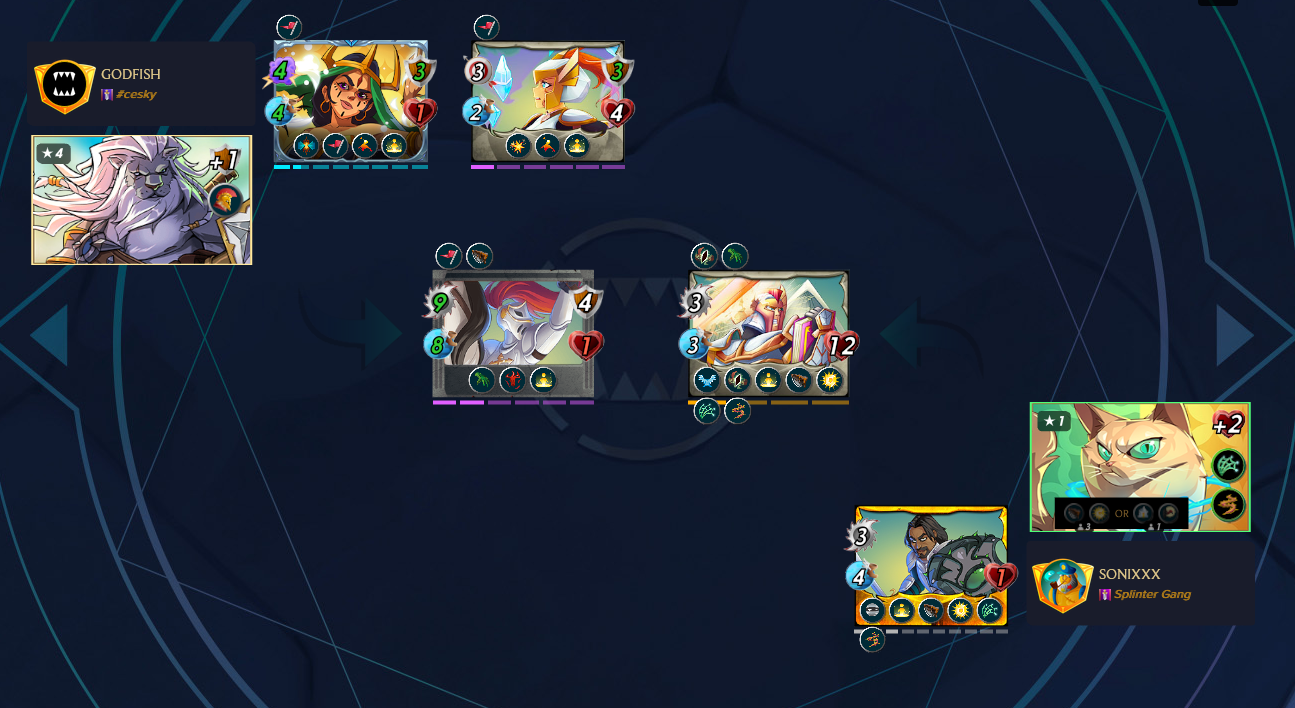Select the red-plumed knight card
This screenshot has height=708, width=1295.
pos(513,333)
